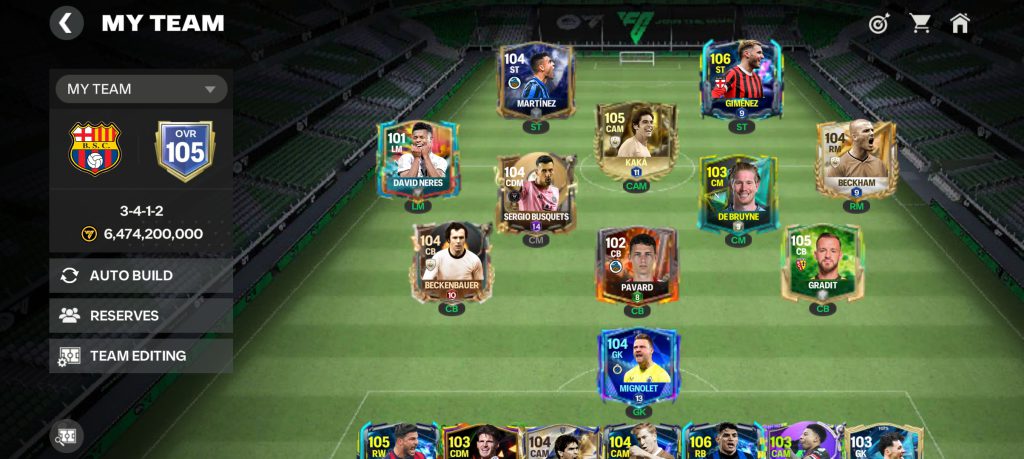Open the Reserves list
This screenshot has width=1024, height=459.
(x=141, y=315)
